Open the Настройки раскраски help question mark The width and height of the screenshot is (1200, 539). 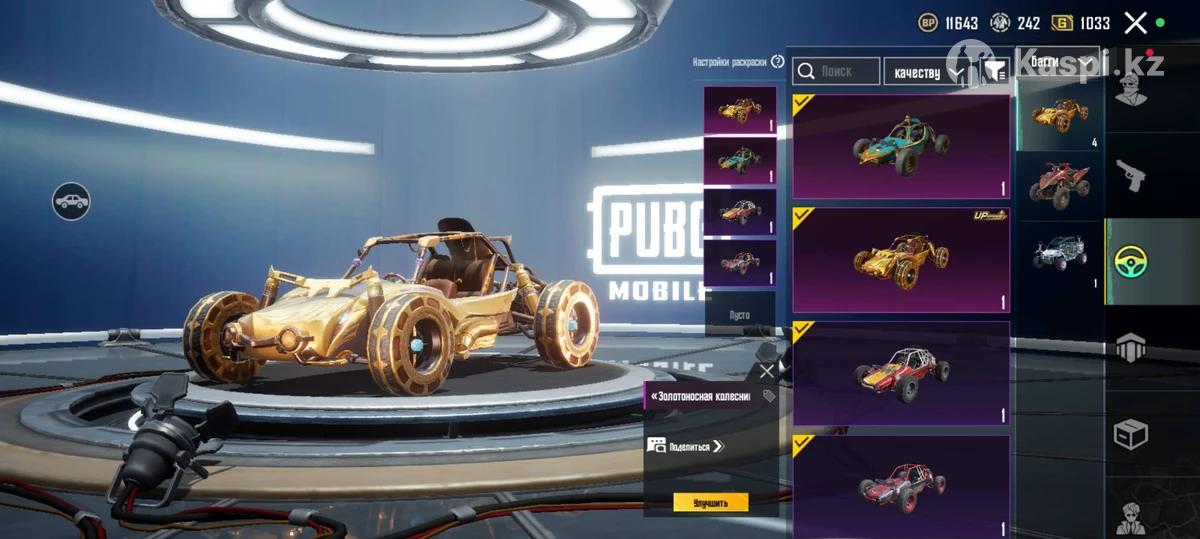(778, 62)
